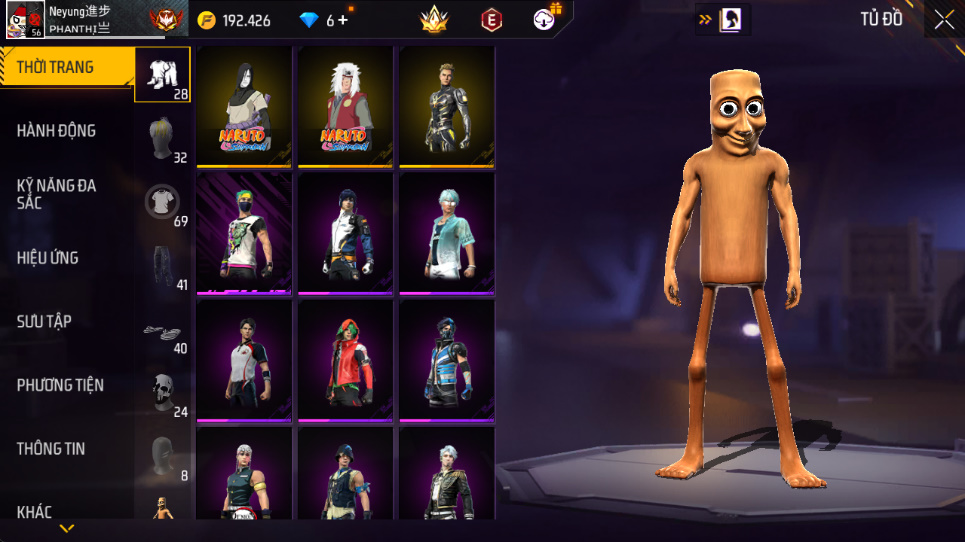Close the wardrobe with the X button
Screen dimensions: 965x542
(x=943, y=19)
